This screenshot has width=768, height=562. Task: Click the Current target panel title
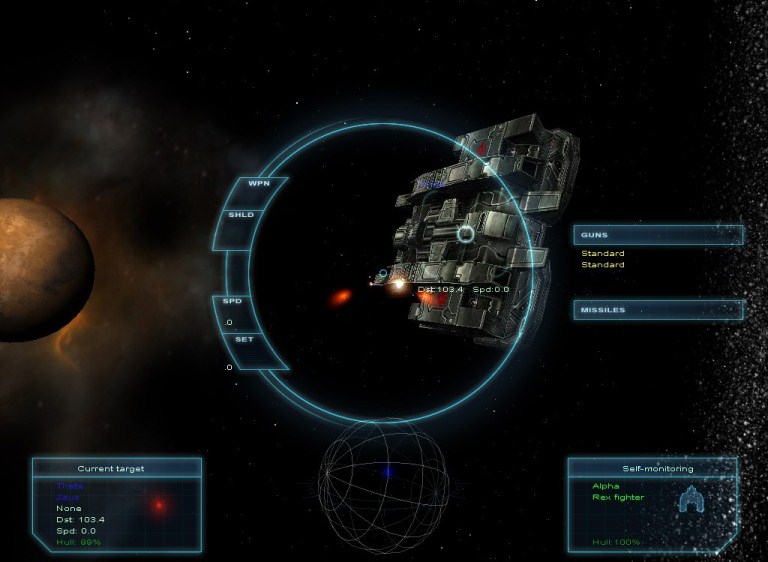[111, 468]
